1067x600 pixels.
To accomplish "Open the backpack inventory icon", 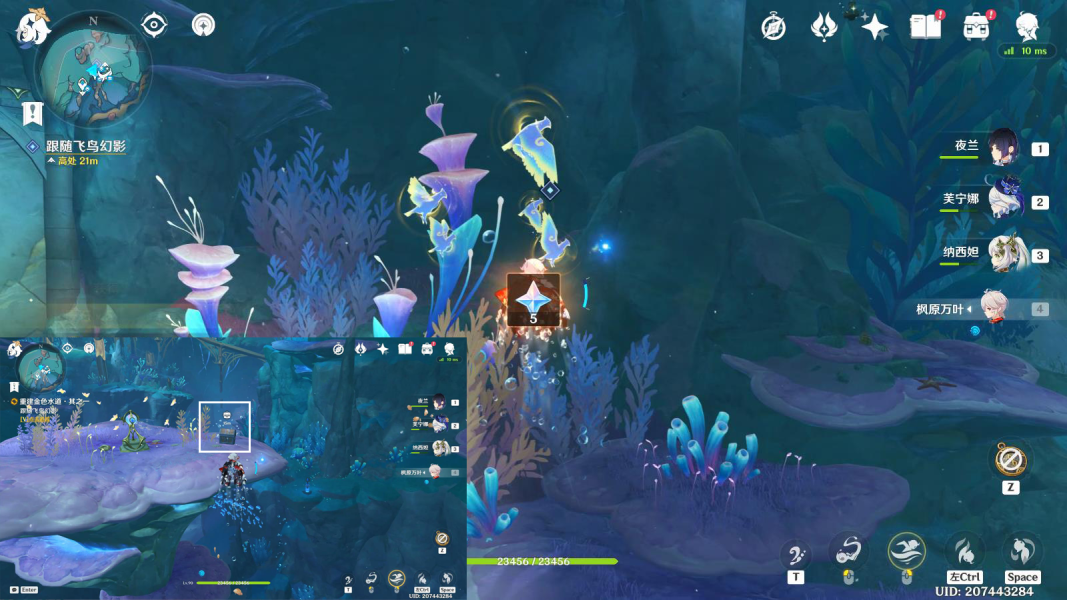I will (x=977, y=27).
